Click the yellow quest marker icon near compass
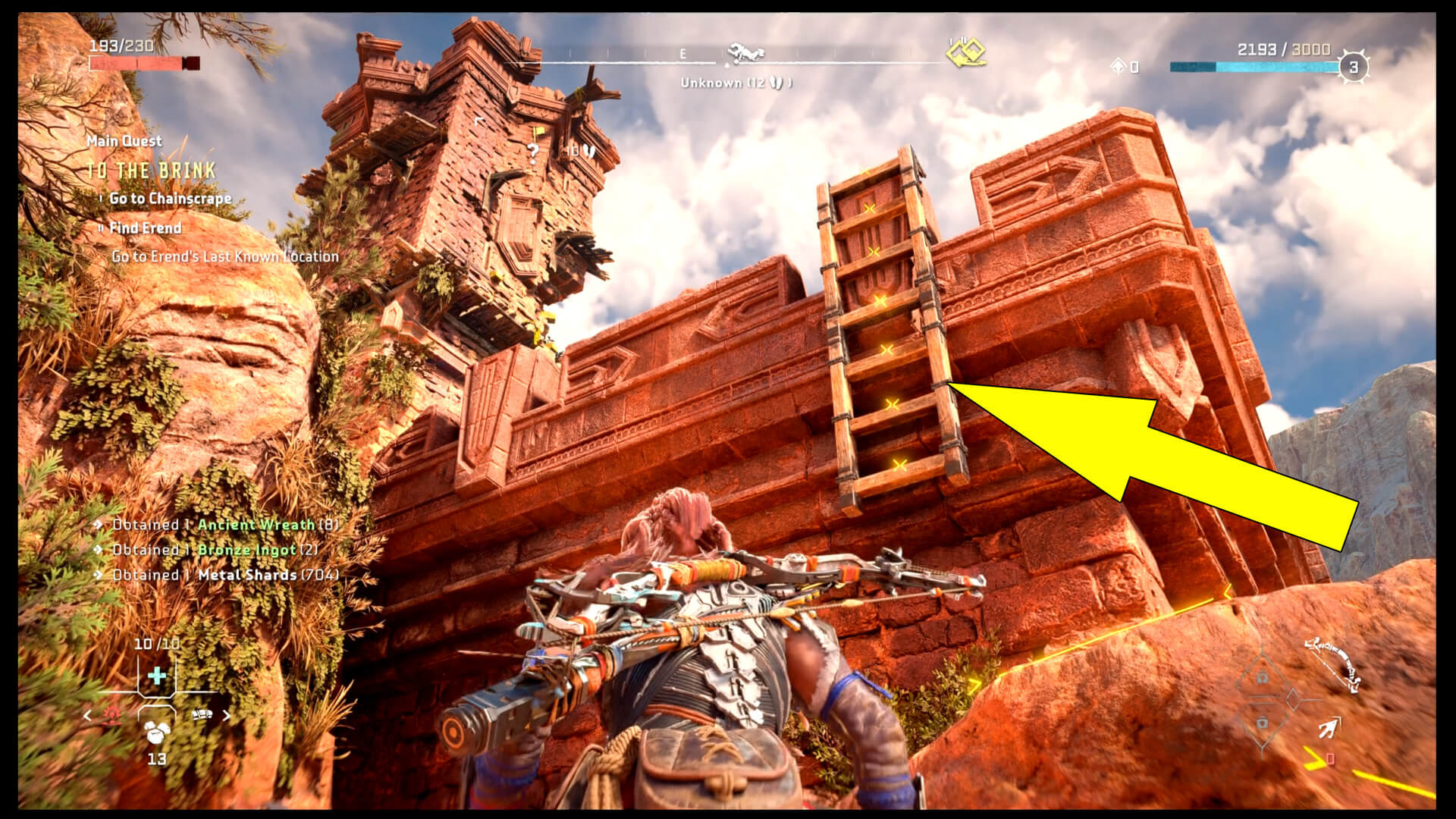Screen dimensions: 1456x819 coord(968,53)
